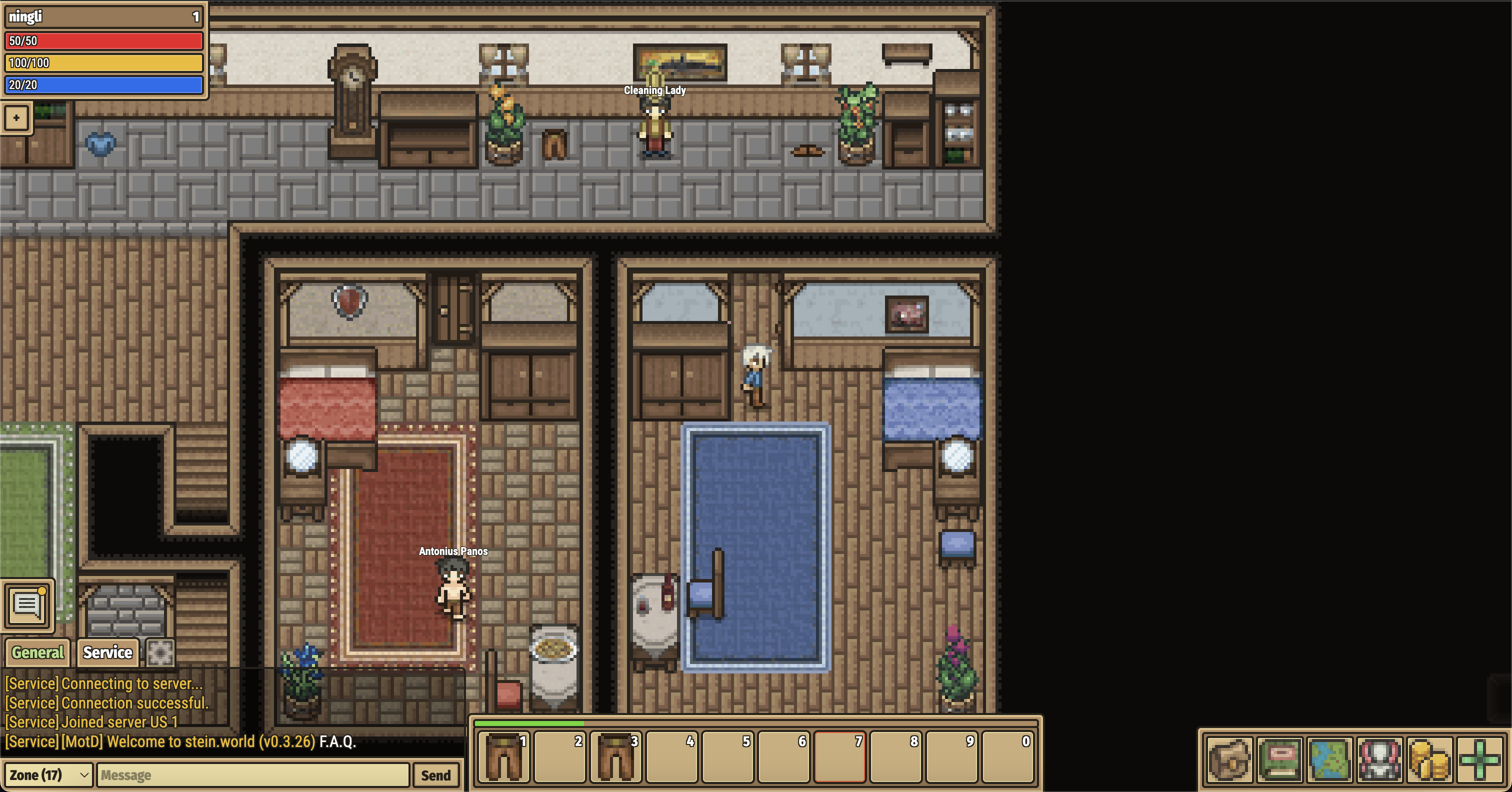1512x792 pixels.
Task: Click the green plus icon in the menu bar
Action: point(1479,759)
